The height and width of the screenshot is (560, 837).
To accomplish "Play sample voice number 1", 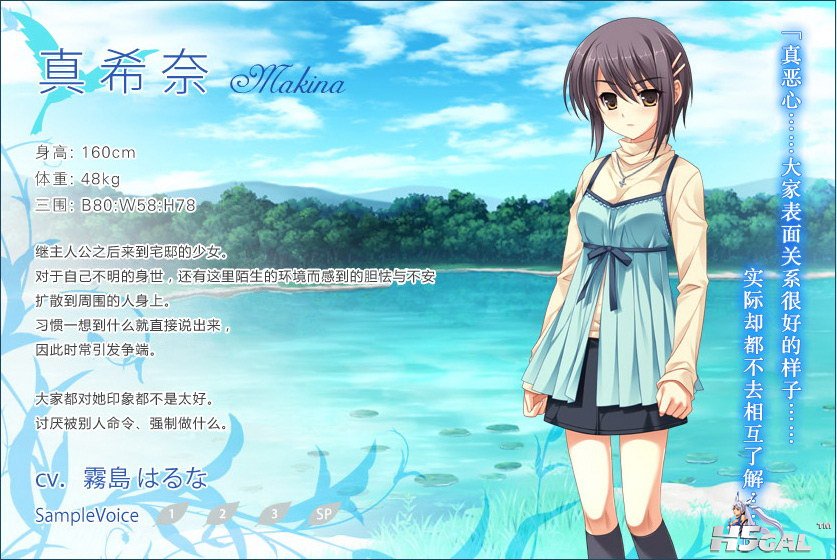I will click(x=172, y=515).
